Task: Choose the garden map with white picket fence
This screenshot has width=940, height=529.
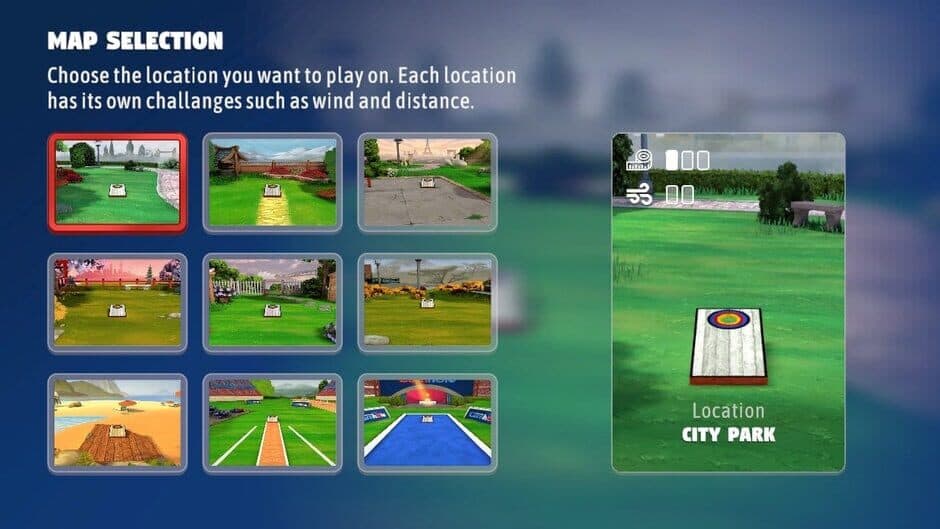Action: coord(272,302)
